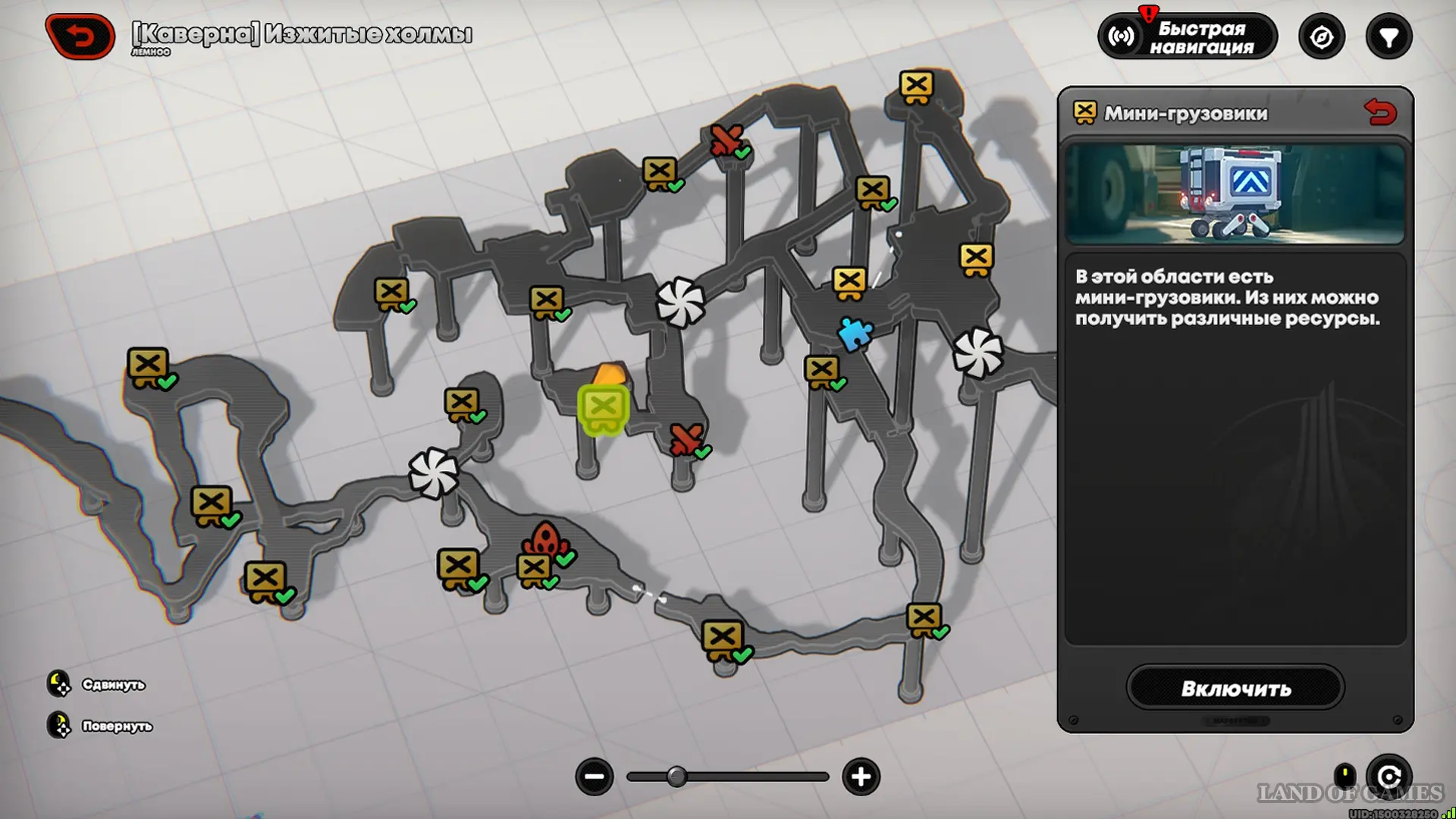Close the Мини-грузовики info panel

point(1379,113)
